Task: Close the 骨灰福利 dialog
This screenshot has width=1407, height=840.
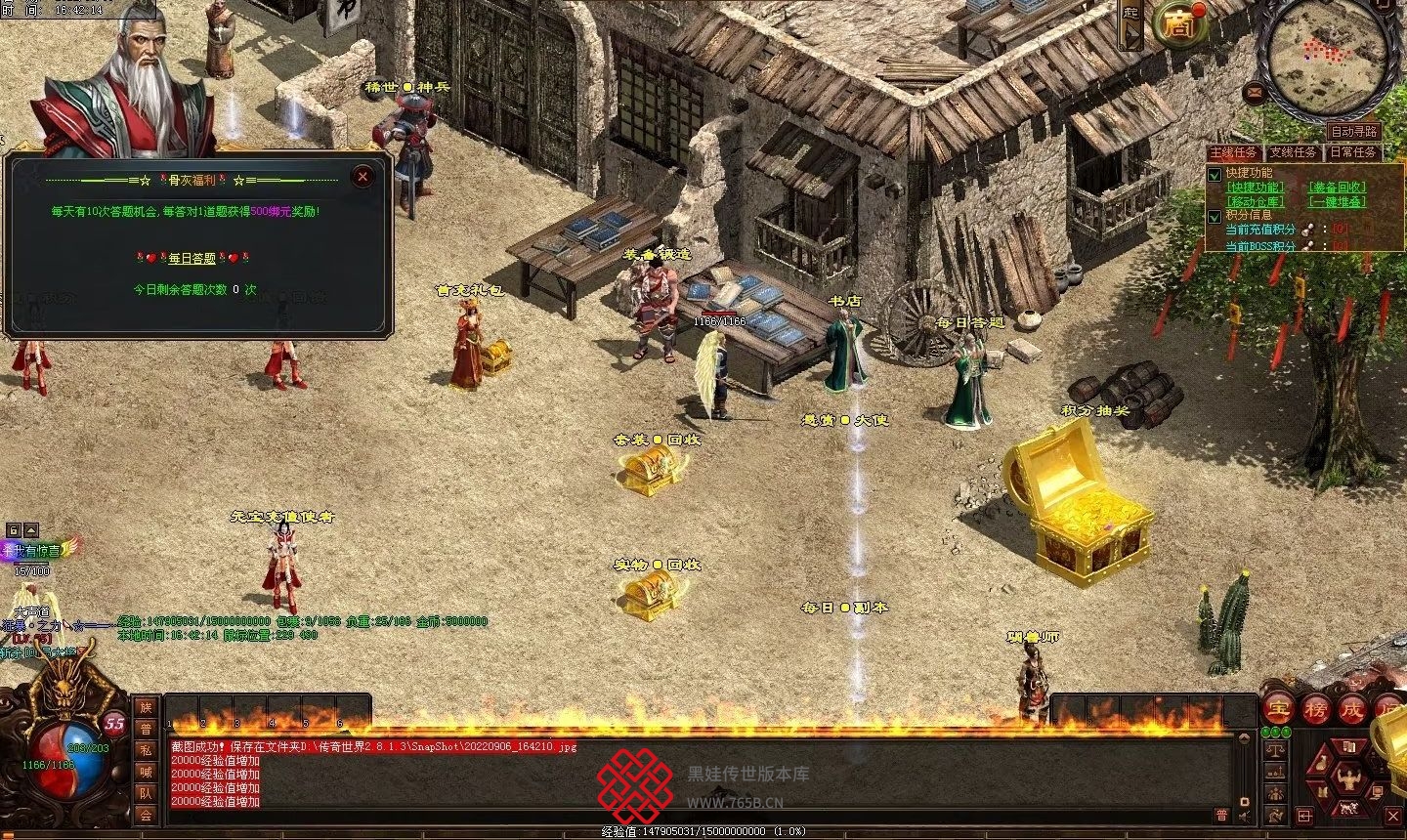Action: [x=362, y=177]
